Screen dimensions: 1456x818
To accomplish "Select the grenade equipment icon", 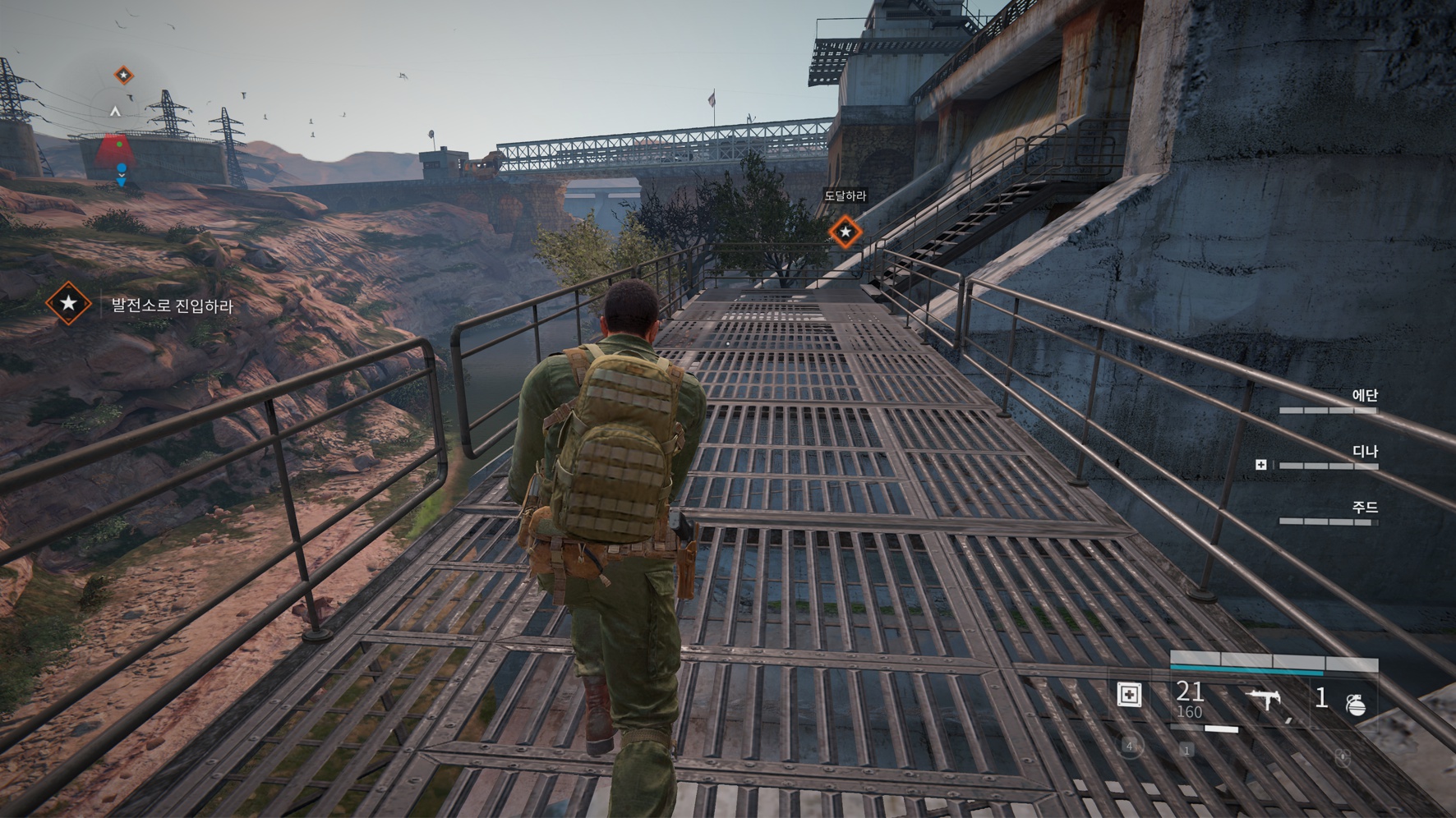I will [1356, 704].
